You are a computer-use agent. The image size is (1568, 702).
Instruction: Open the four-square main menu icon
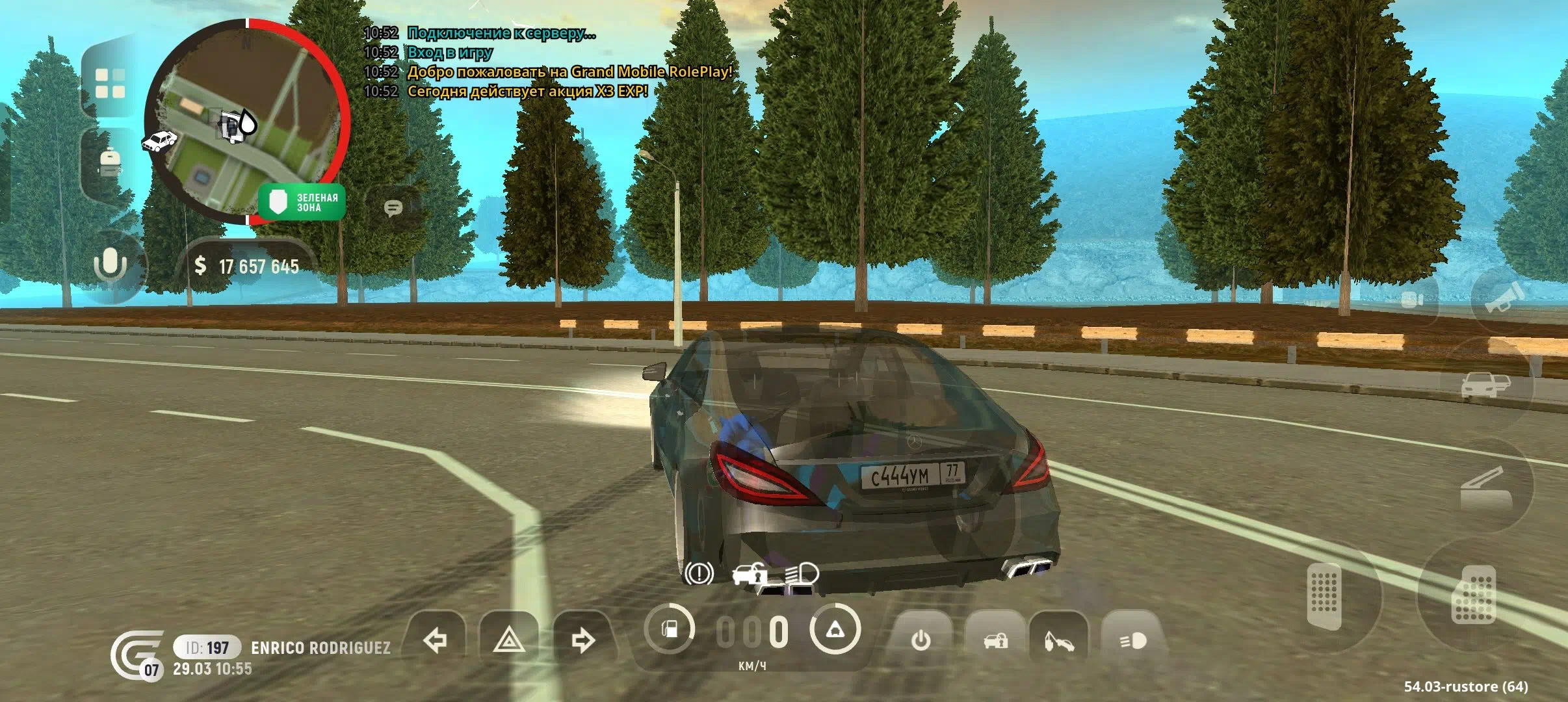point(110,83)
